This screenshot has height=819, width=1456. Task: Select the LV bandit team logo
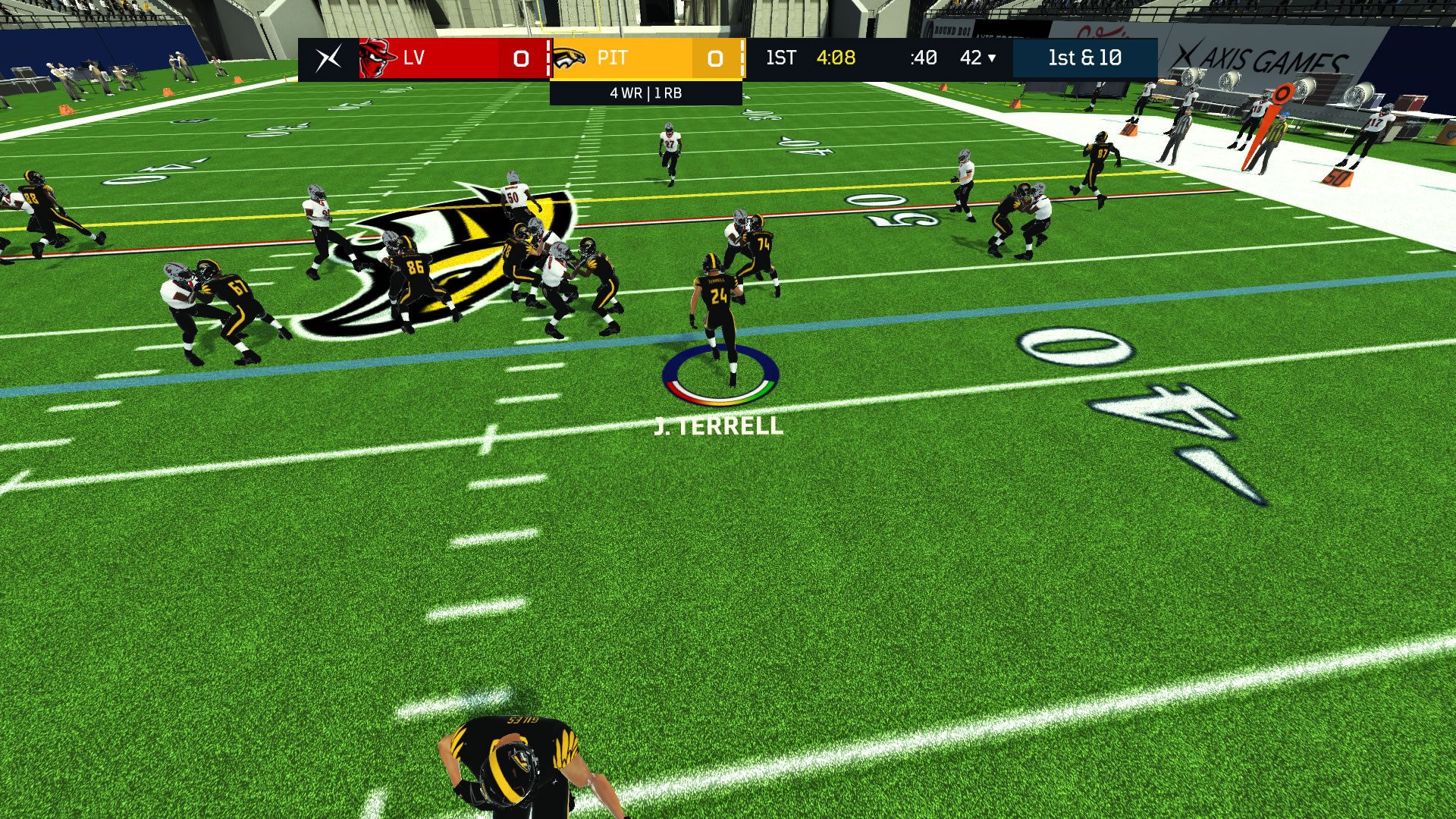point(378,58)
